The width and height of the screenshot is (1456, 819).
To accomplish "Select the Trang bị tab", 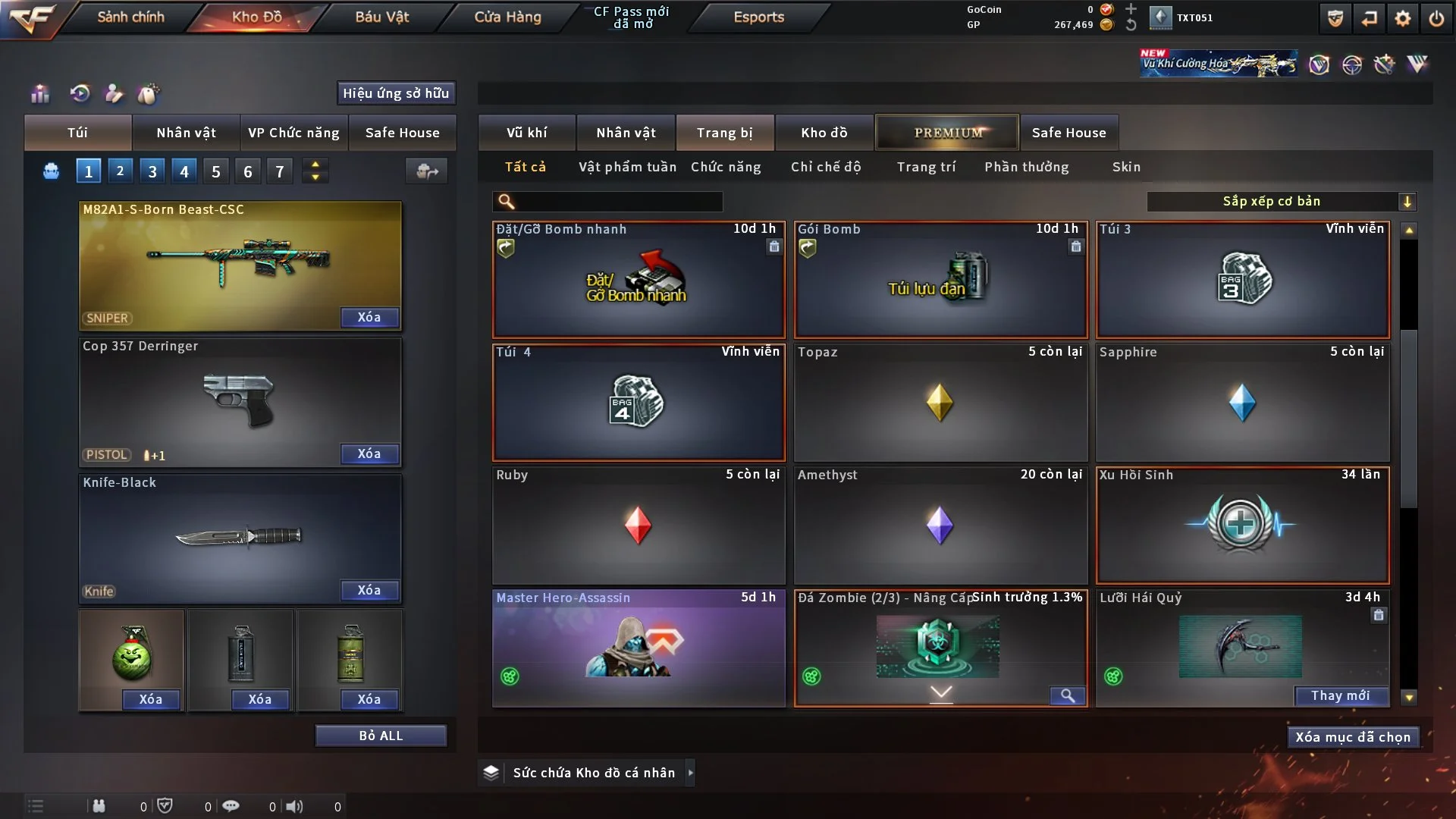I will tap(724, 133).
